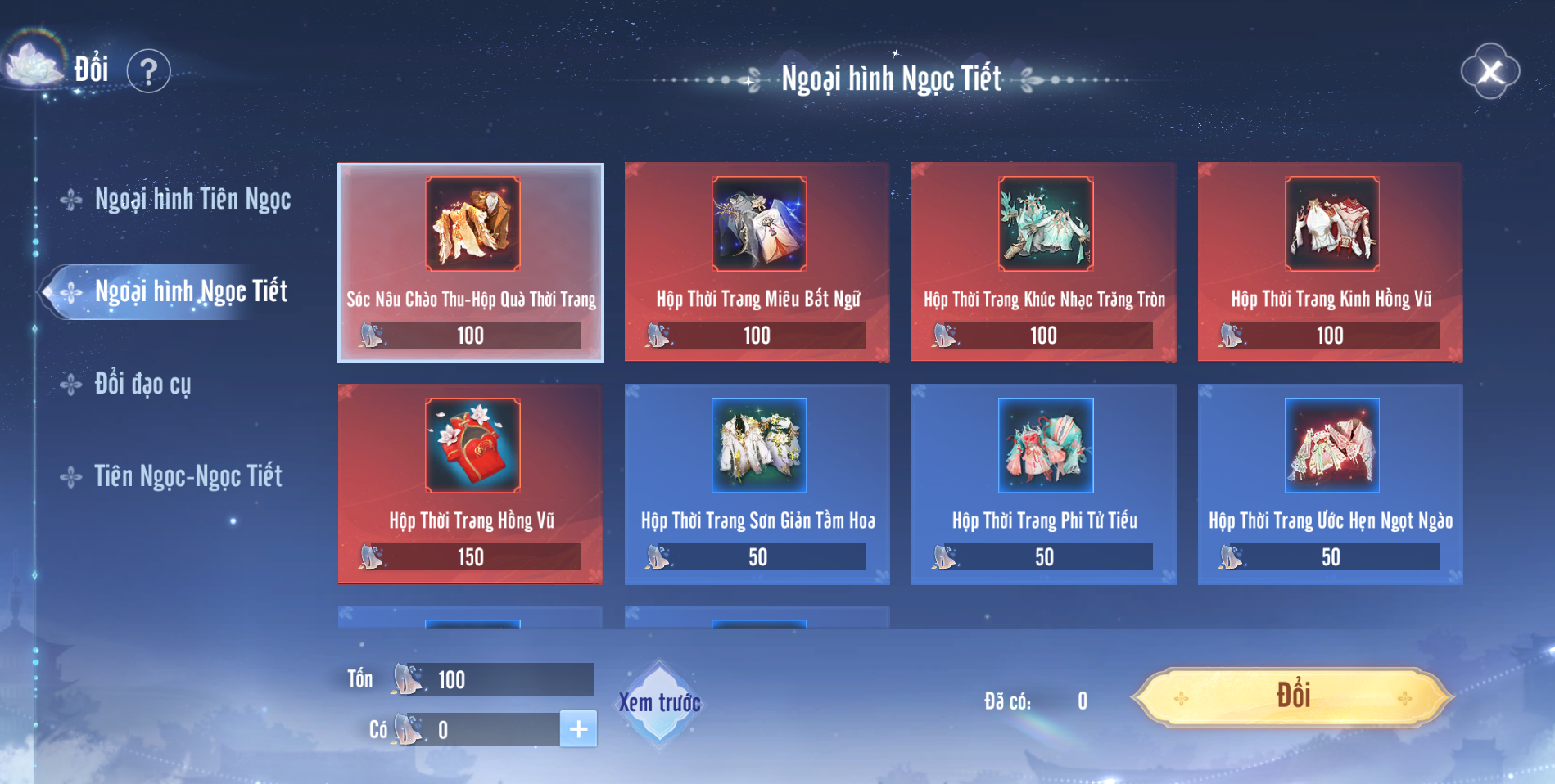Select the Ngoại hình Ngọc Tiết tab
The height and width of the screenshot is (784, 1555).
pos(190,291)
